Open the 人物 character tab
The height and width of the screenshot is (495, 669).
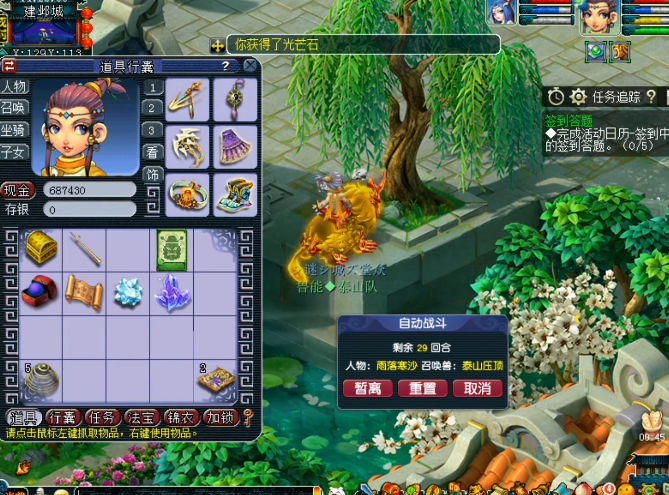tap(13, 88)
